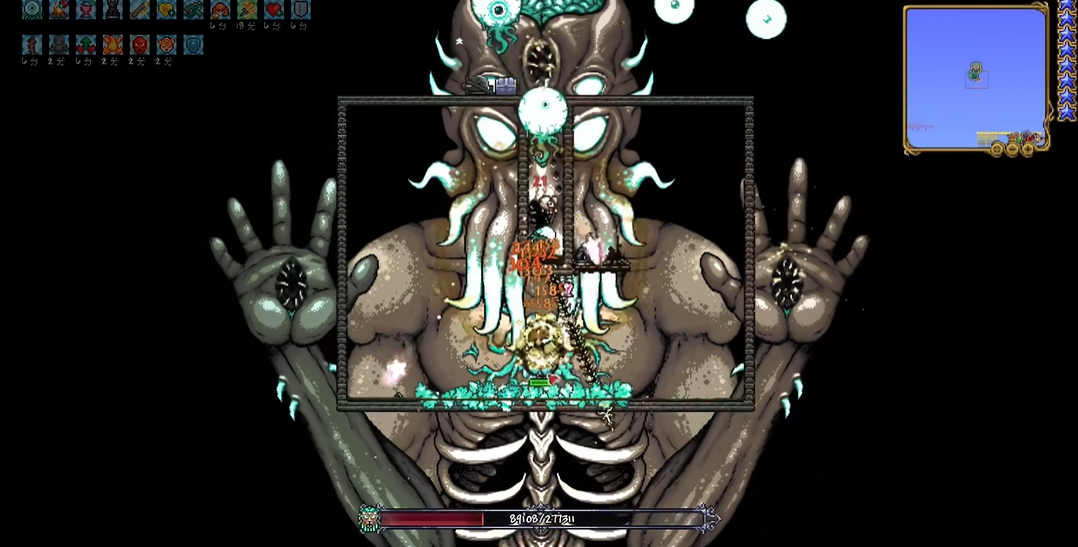Click the Ammo Box bullet buff icon
Image resolution: width=1078 pixels, height=547 pixels.
(x=140, y=9)
